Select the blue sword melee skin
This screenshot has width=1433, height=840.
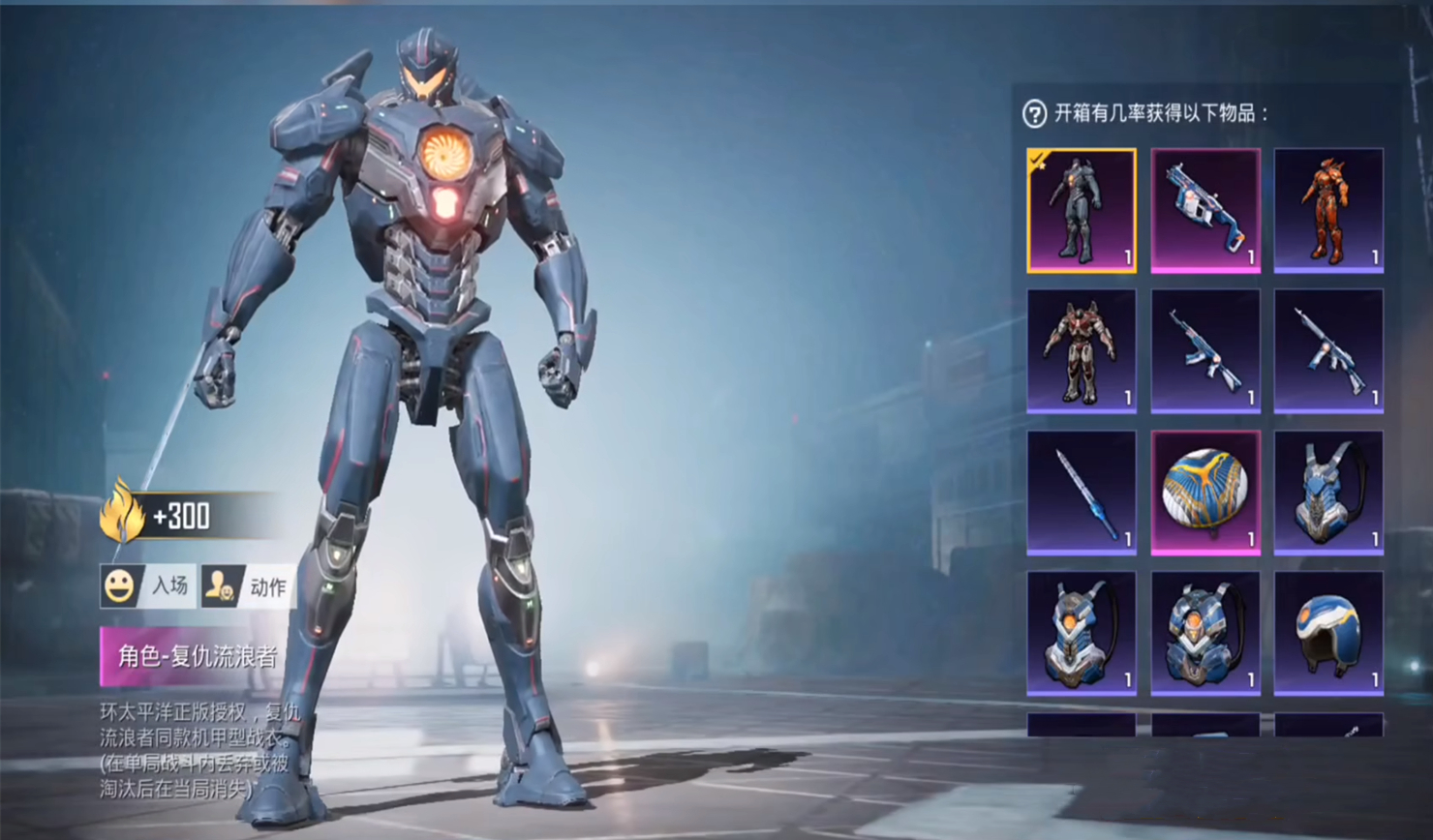(x=1081, y=493)
